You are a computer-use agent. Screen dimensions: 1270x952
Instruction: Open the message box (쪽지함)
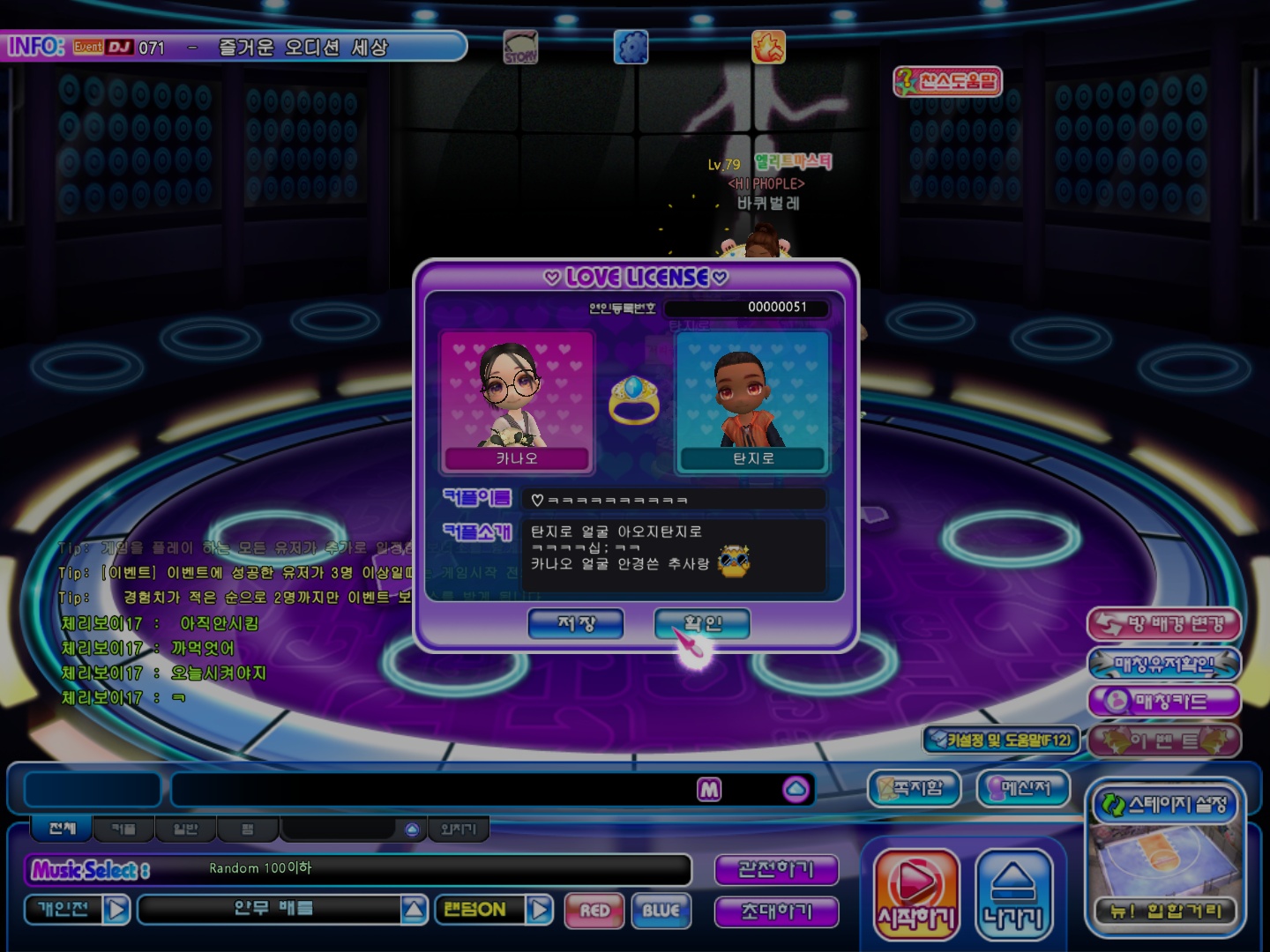point(913,788)
